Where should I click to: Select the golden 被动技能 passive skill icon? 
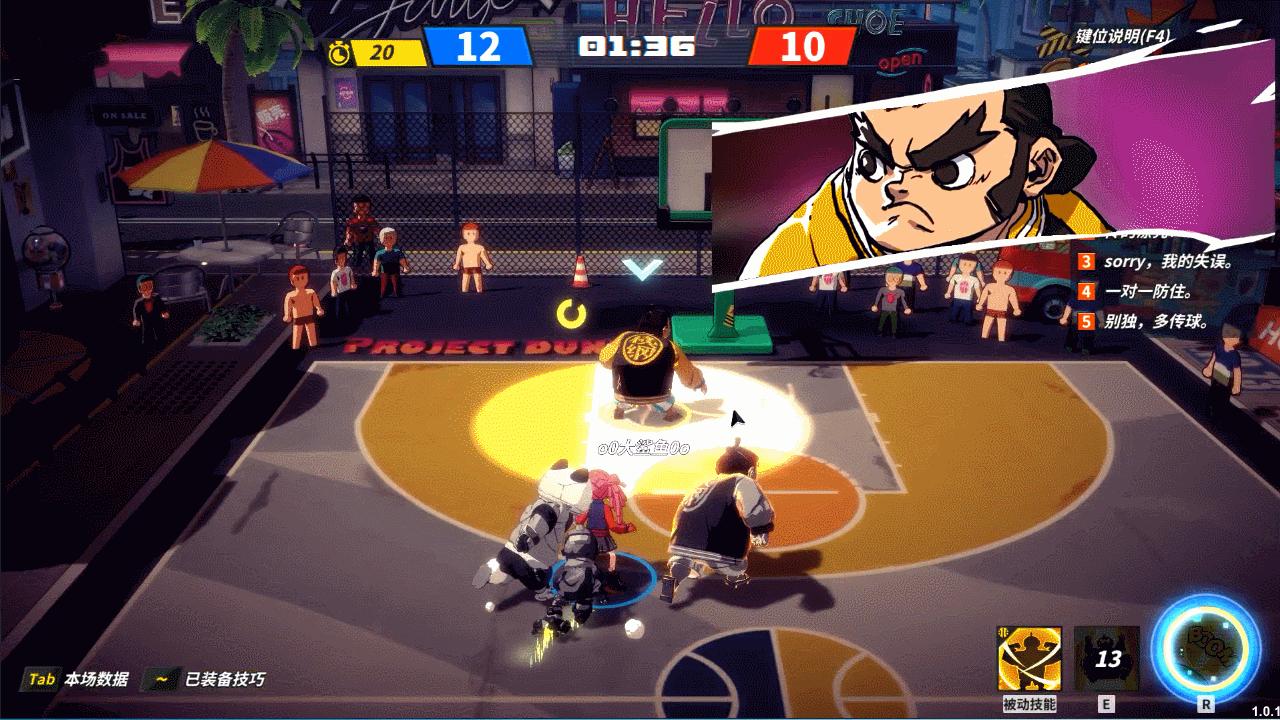coord(1029,659)
